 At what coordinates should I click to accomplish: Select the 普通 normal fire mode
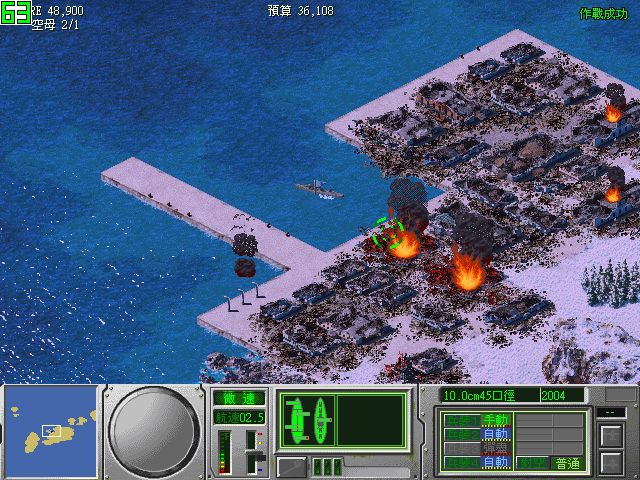click(566, 463)
